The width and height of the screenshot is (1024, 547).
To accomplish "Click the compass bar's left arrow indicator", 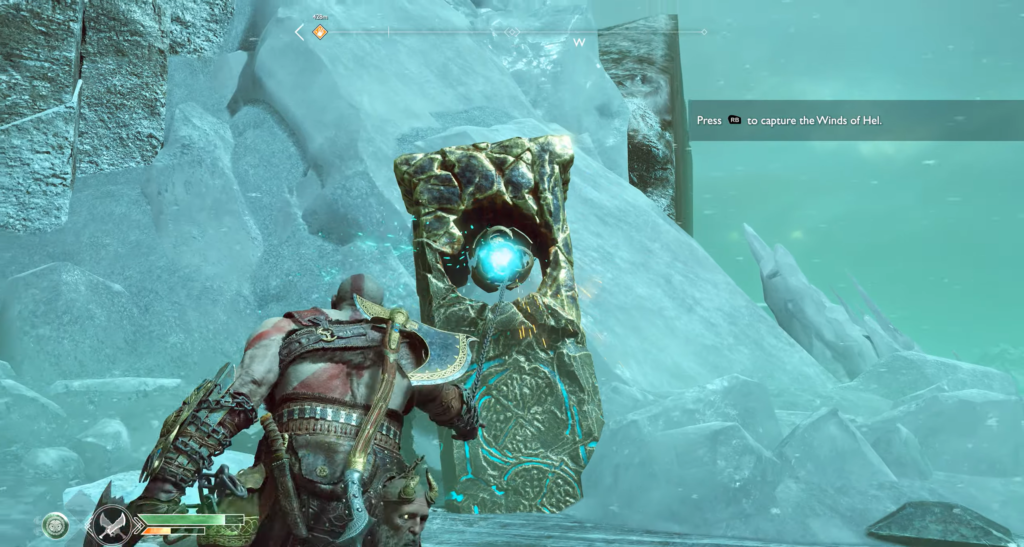I will tap(299, 32).
